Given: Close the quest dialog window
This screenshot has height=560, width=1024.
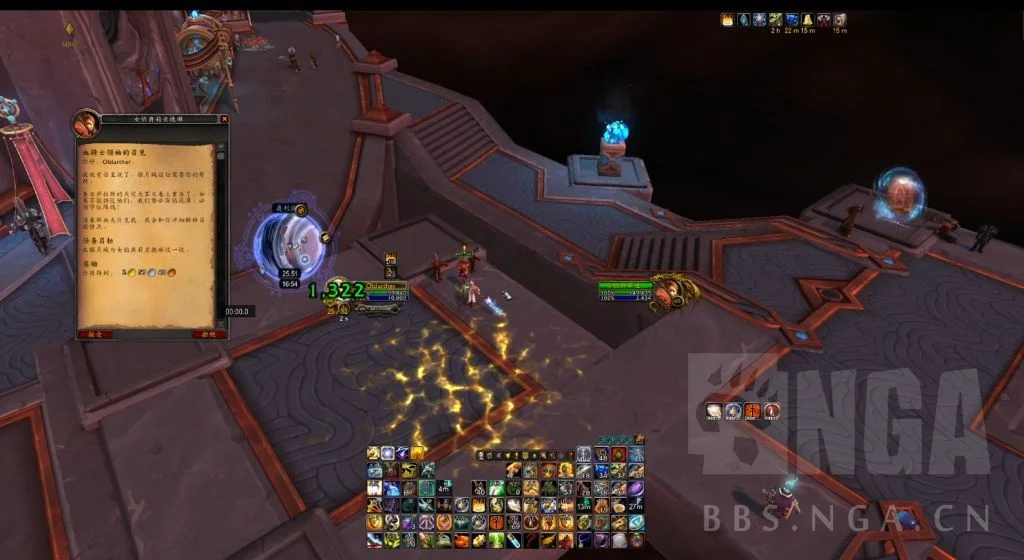Looking at the screenshot, I should [x=223, y=120].
